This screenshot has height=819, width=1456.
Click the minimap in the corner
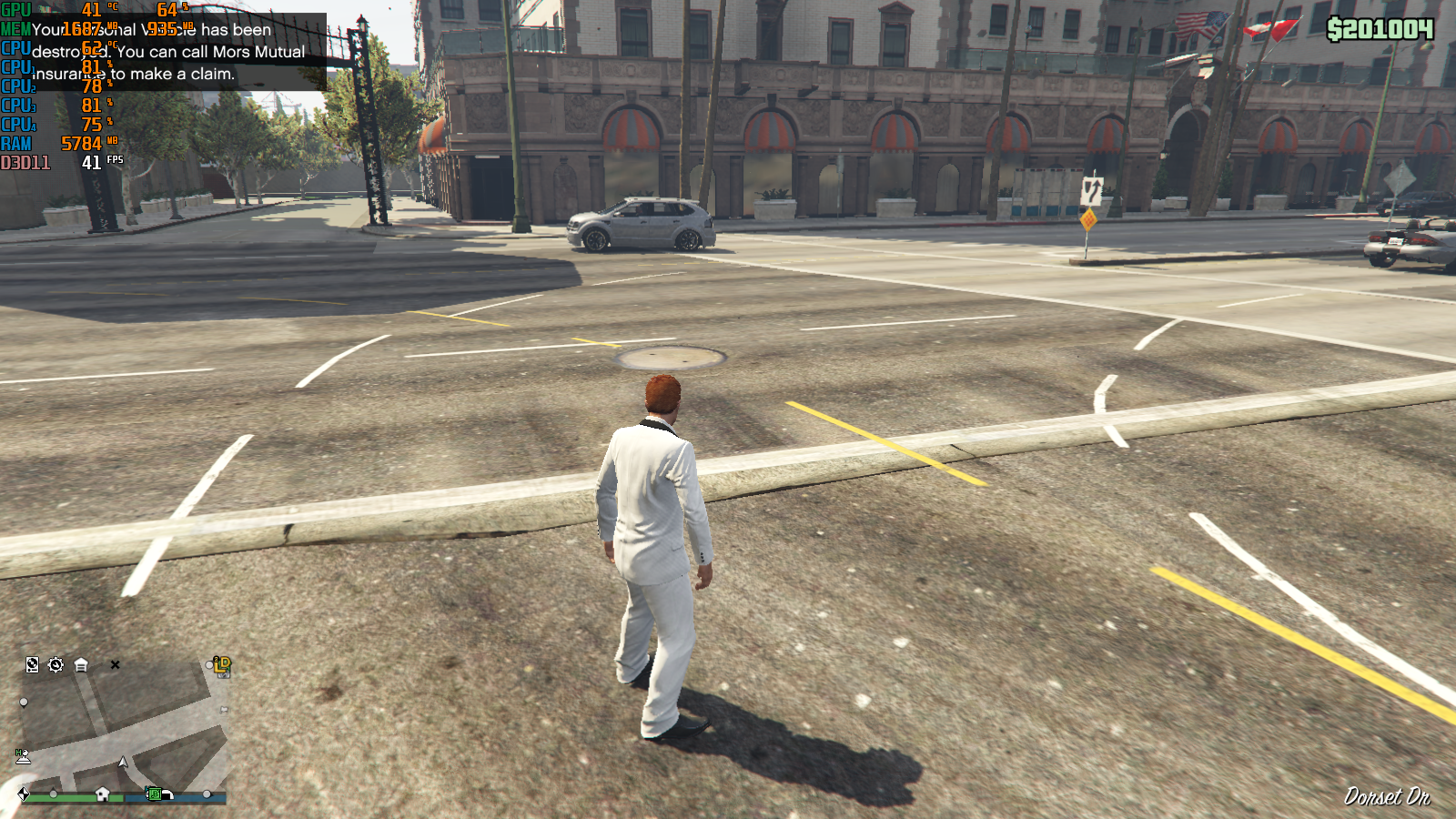124,726
